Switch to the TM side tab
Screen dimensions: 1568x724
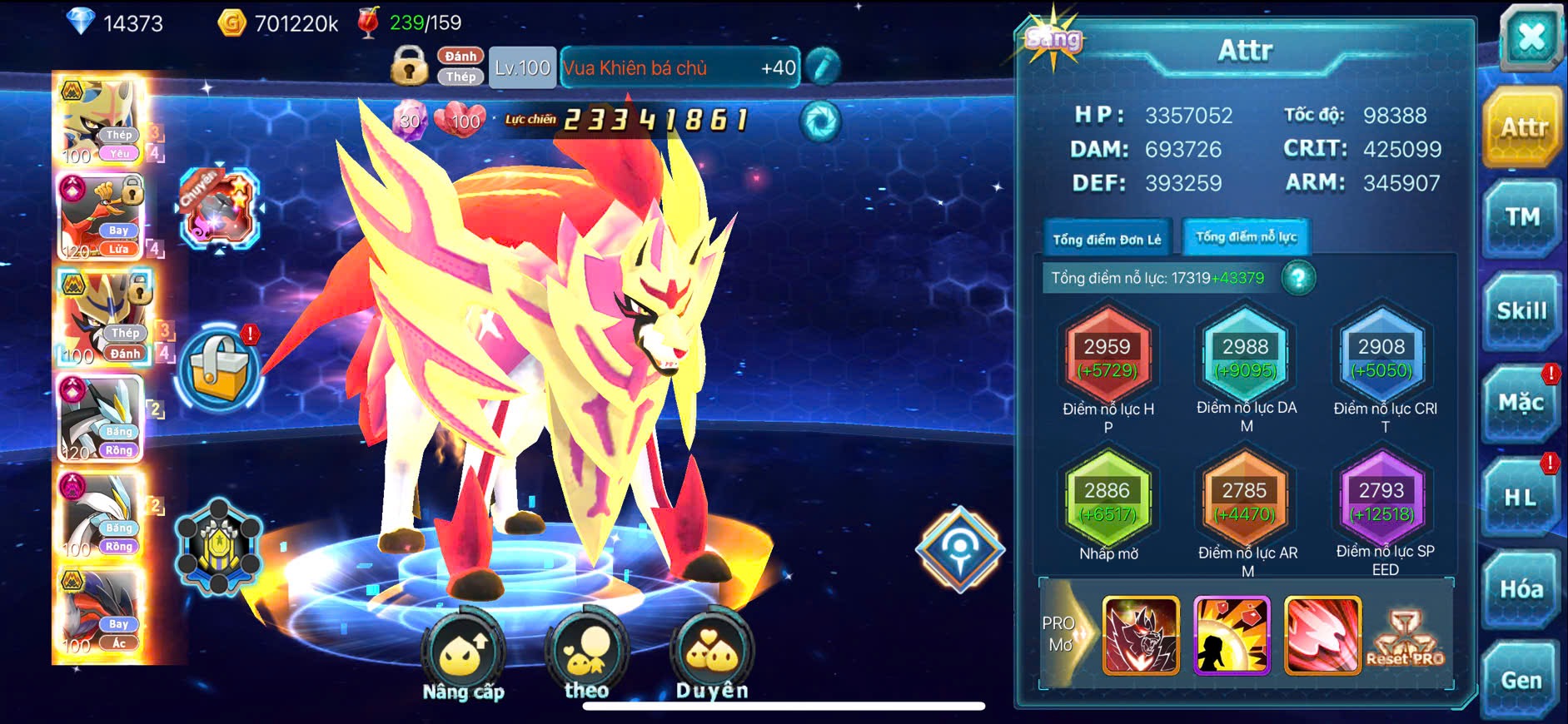(1521, 218)
